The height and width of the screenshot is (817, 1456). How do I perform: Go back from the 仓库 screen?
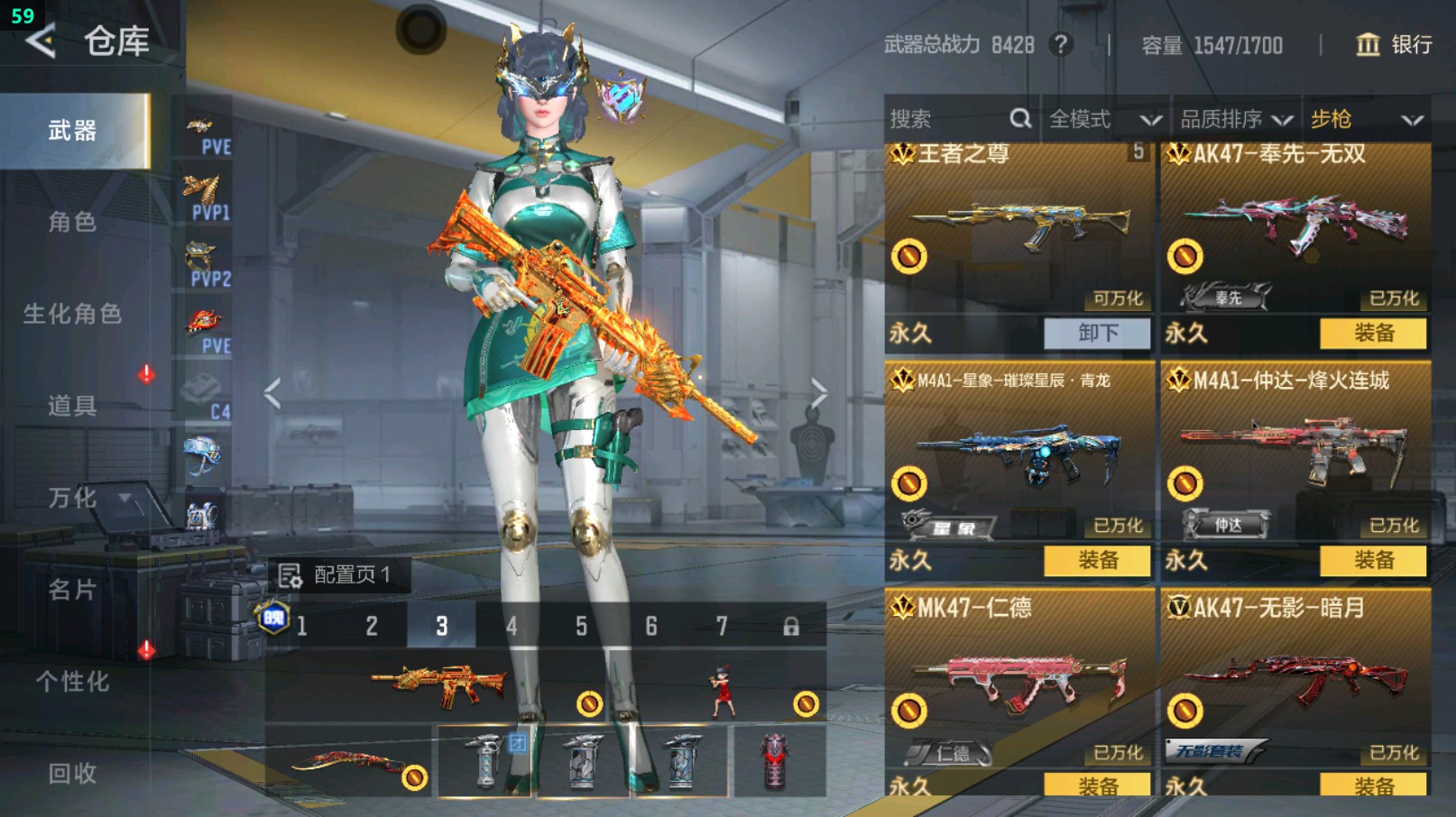coord(41,41)
